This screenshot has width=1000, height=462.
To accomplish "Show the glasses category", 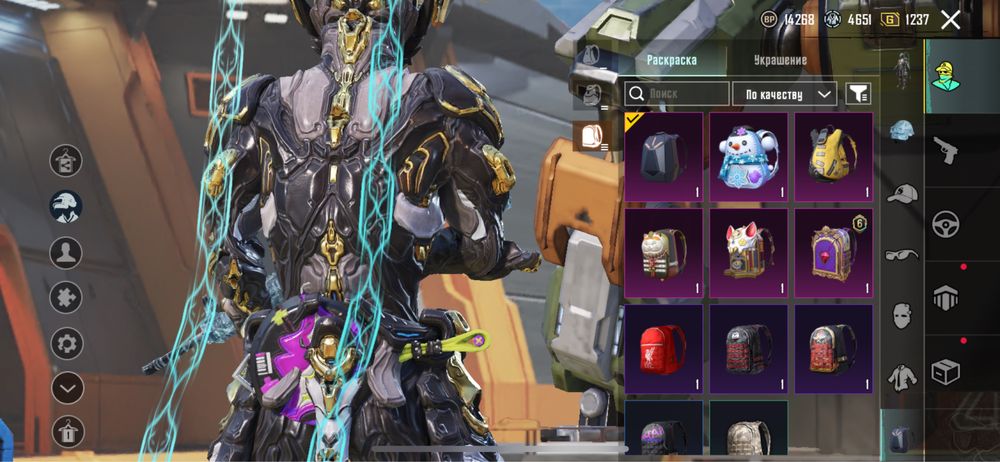I will pos(902,254).
